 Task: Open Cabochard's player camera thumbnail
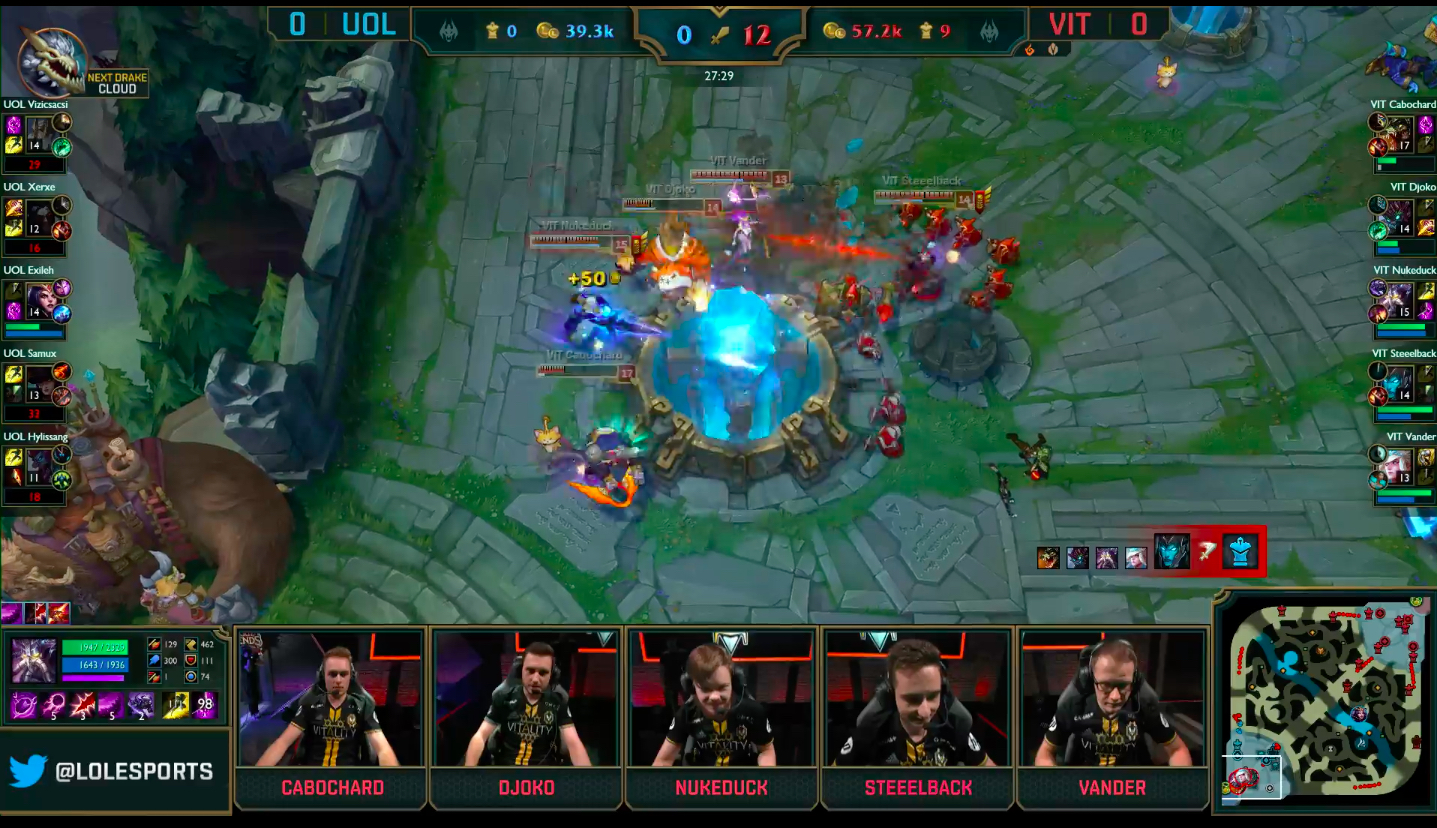(x=331, y=698)
